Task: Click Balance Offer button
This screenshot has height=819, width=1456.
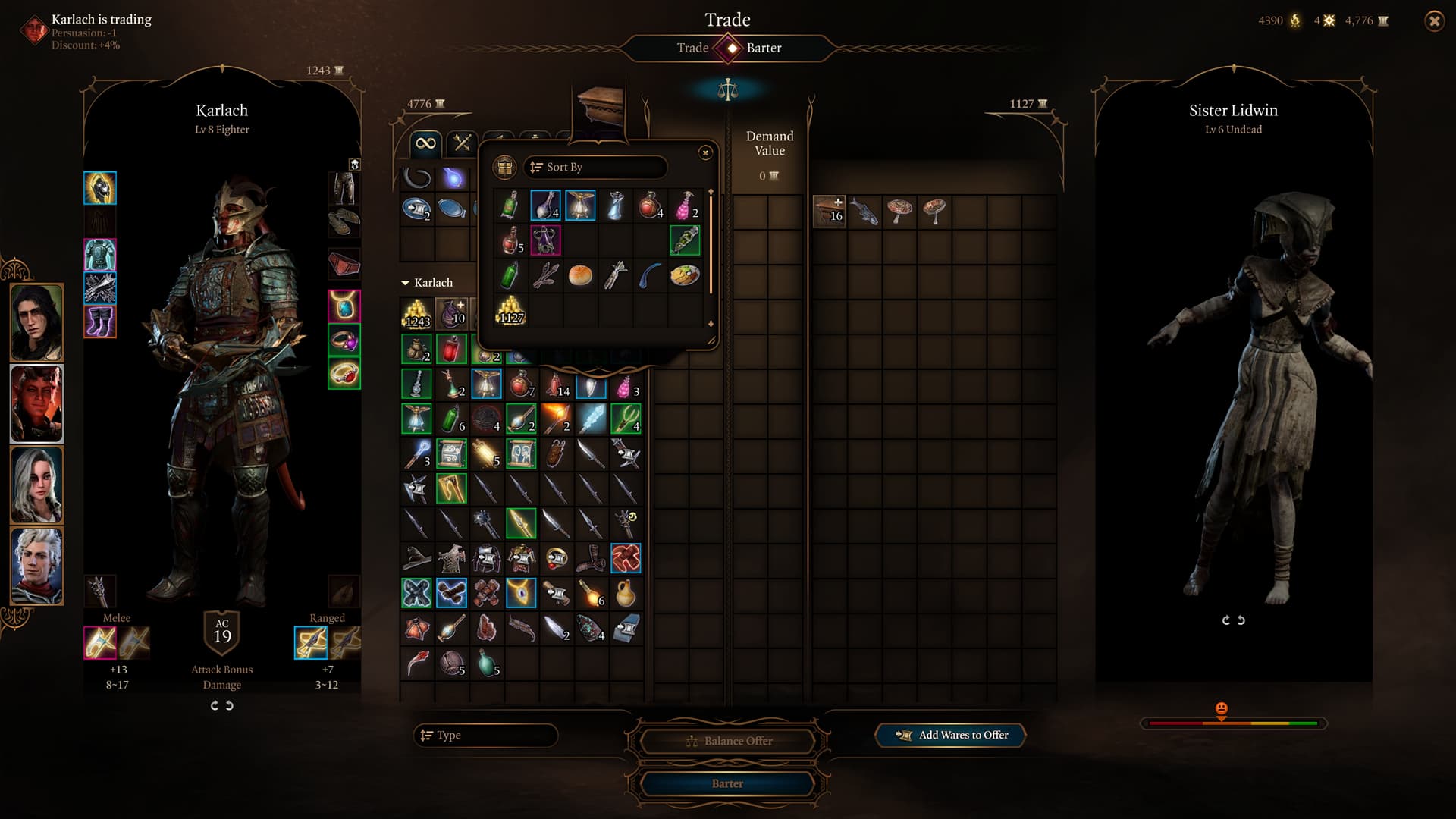Action: [728, 741]
